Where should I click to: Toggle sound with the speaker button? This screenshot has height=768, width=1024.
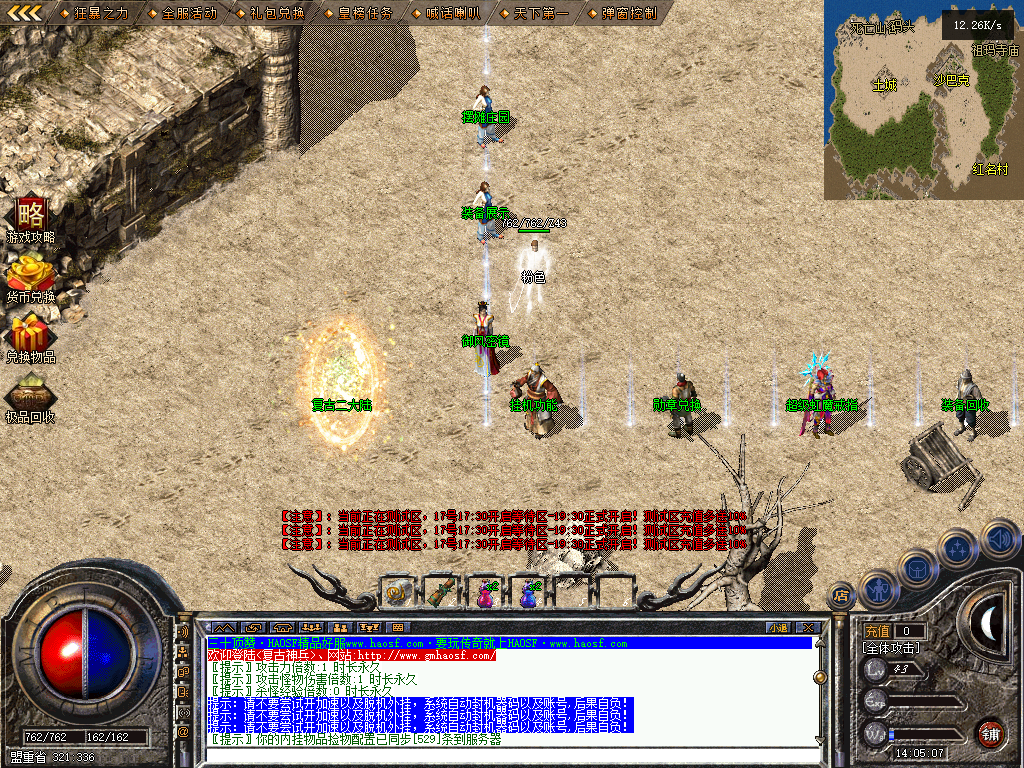tap(1000, 538)
